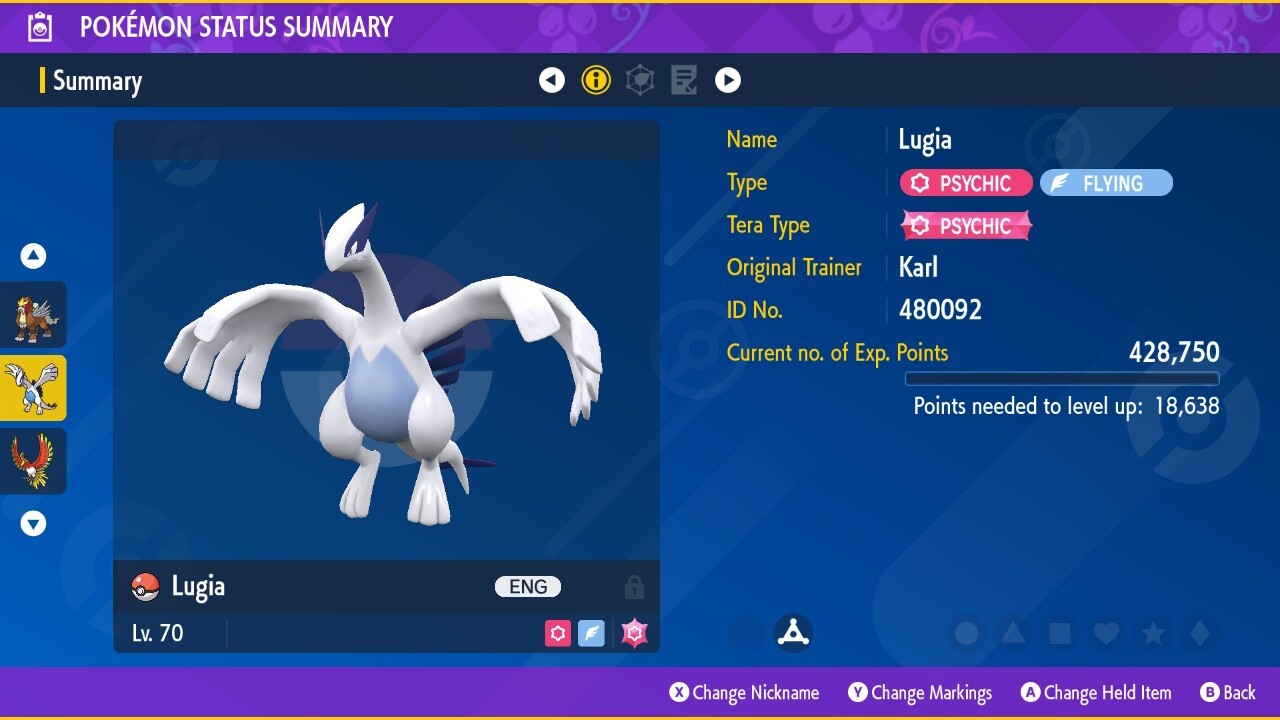Select Ho-Oh's sprite in the party sidebar
Viewport: 1280px width, 720px height.
point(33,461)
